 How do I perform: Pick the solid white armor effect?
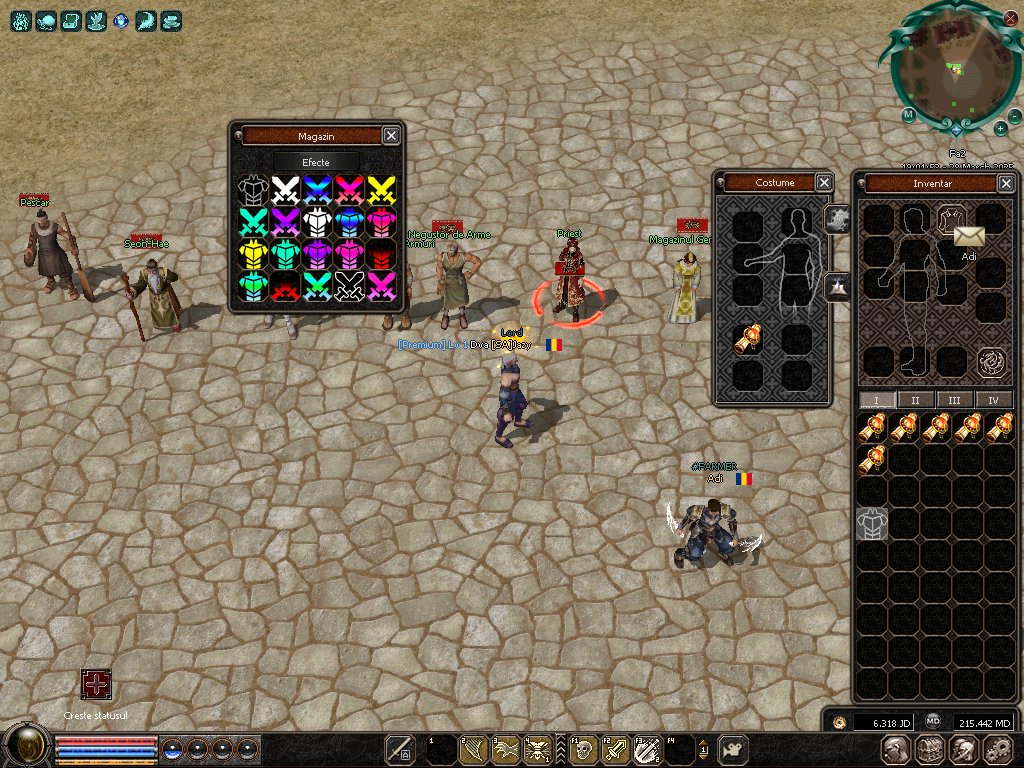pos(317,222)
